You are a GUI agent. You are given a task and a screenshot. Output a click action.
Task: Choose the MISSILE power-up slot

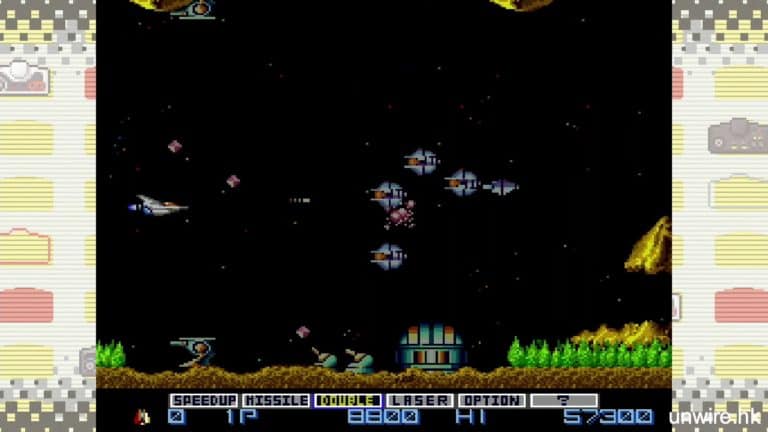coord(276,400)
